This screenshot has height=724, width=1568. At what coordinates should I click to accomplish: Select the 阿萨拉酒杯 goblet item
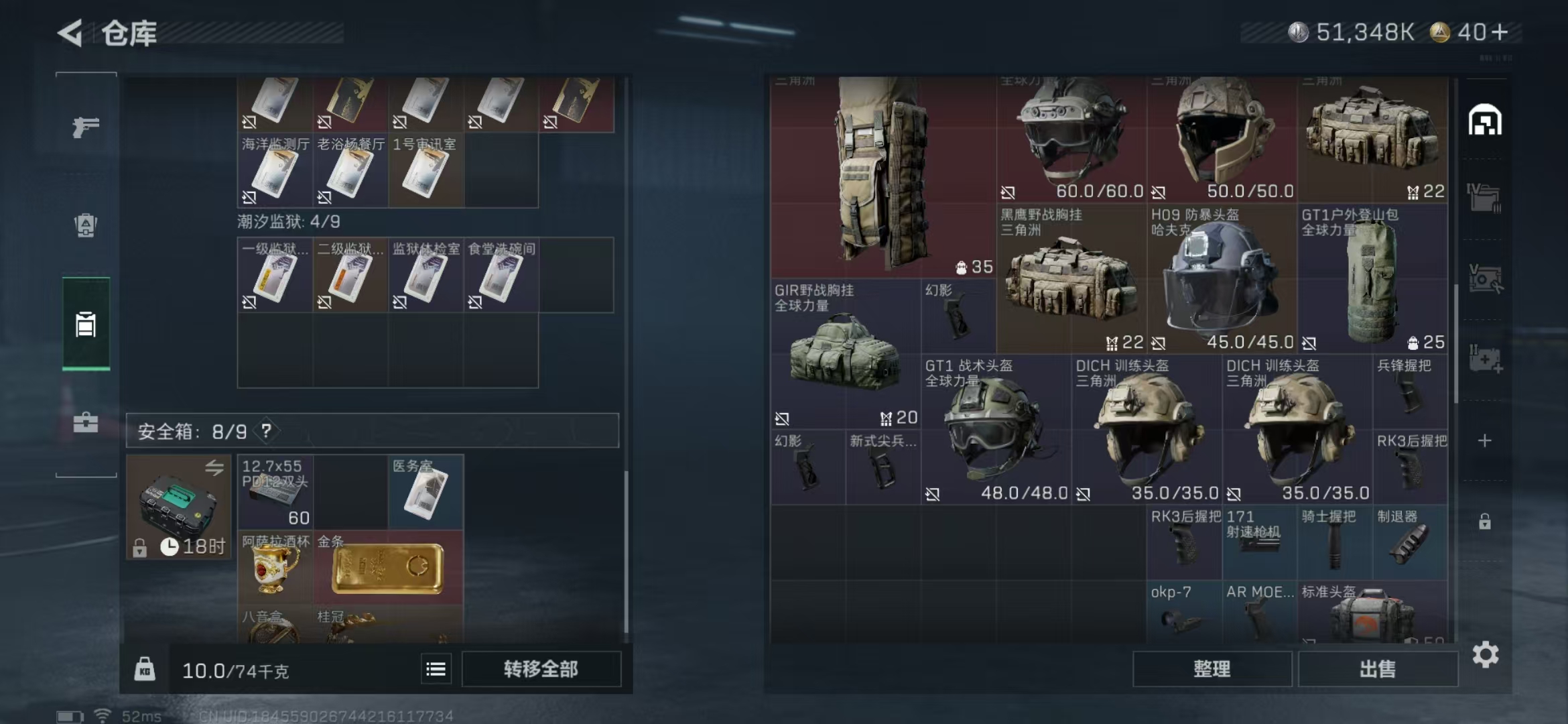275,568
